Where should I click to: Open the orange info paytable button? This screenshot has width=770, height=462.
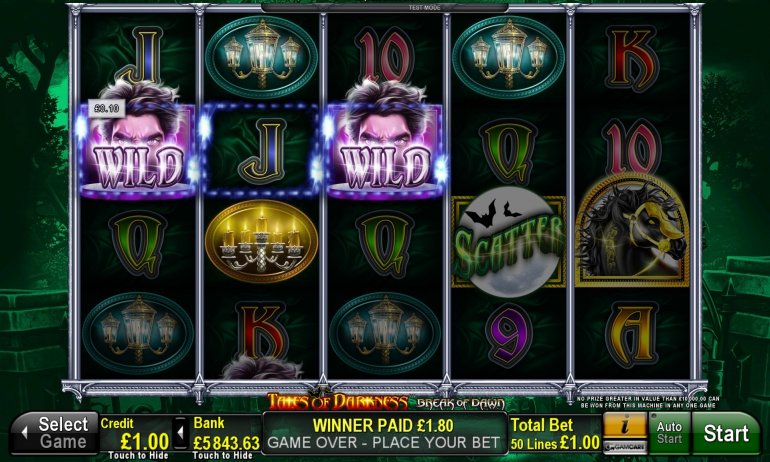623,426
